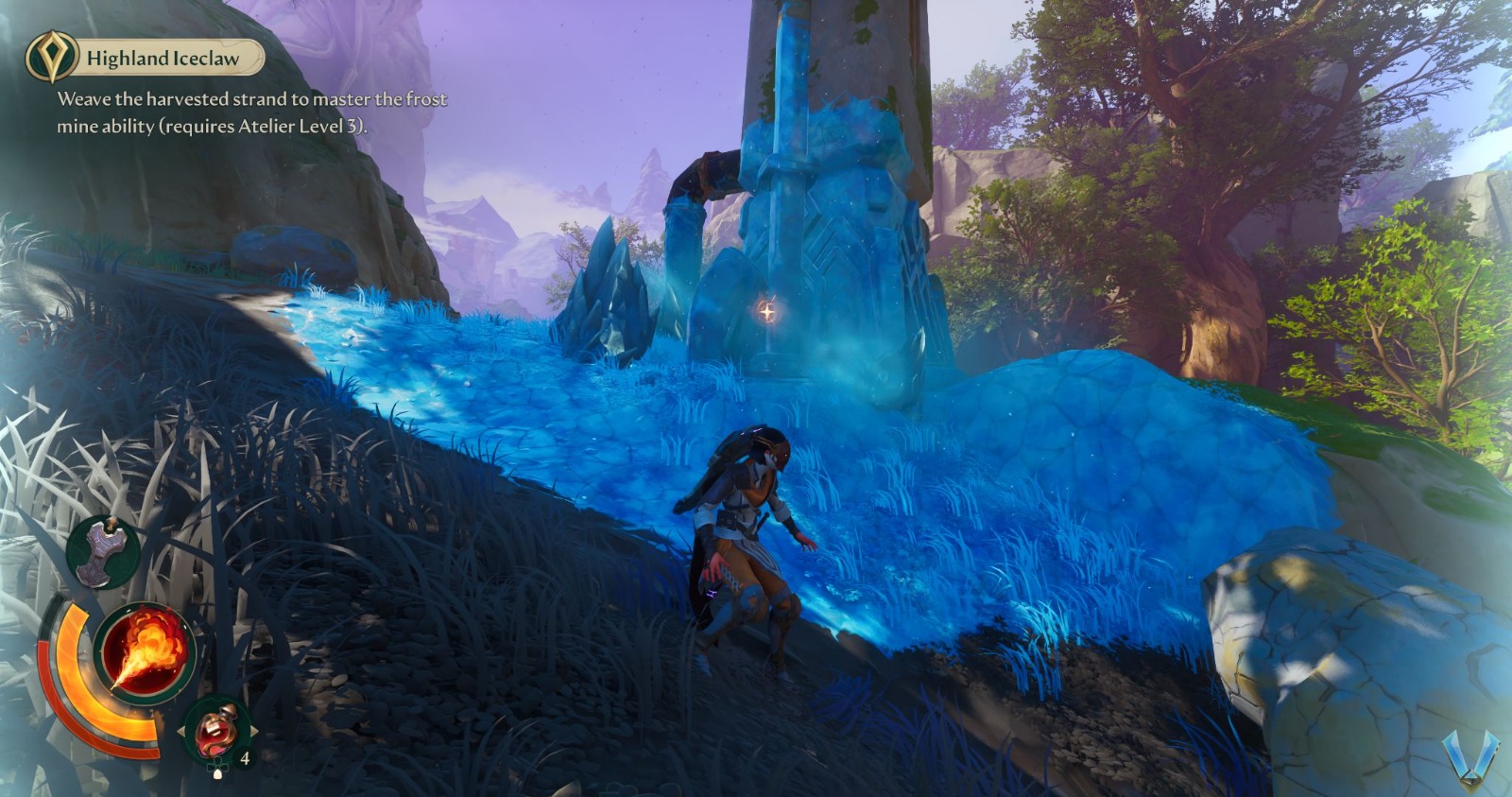This screenshot has height=797, width=1512.
Task: Select the red potion consumable icon
Action: point(217,732)
